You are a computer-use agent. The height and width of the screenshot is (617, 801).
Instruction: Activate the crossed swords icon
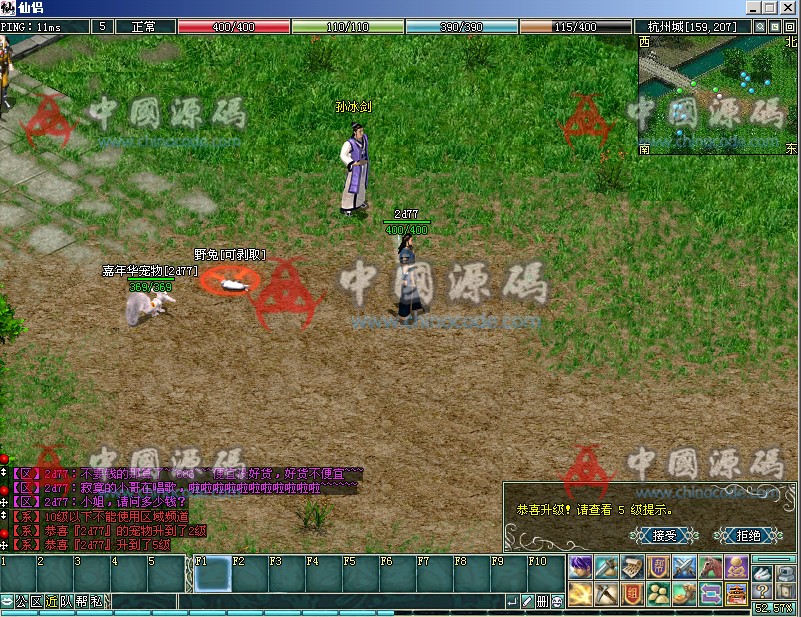(x=684, y=568)
